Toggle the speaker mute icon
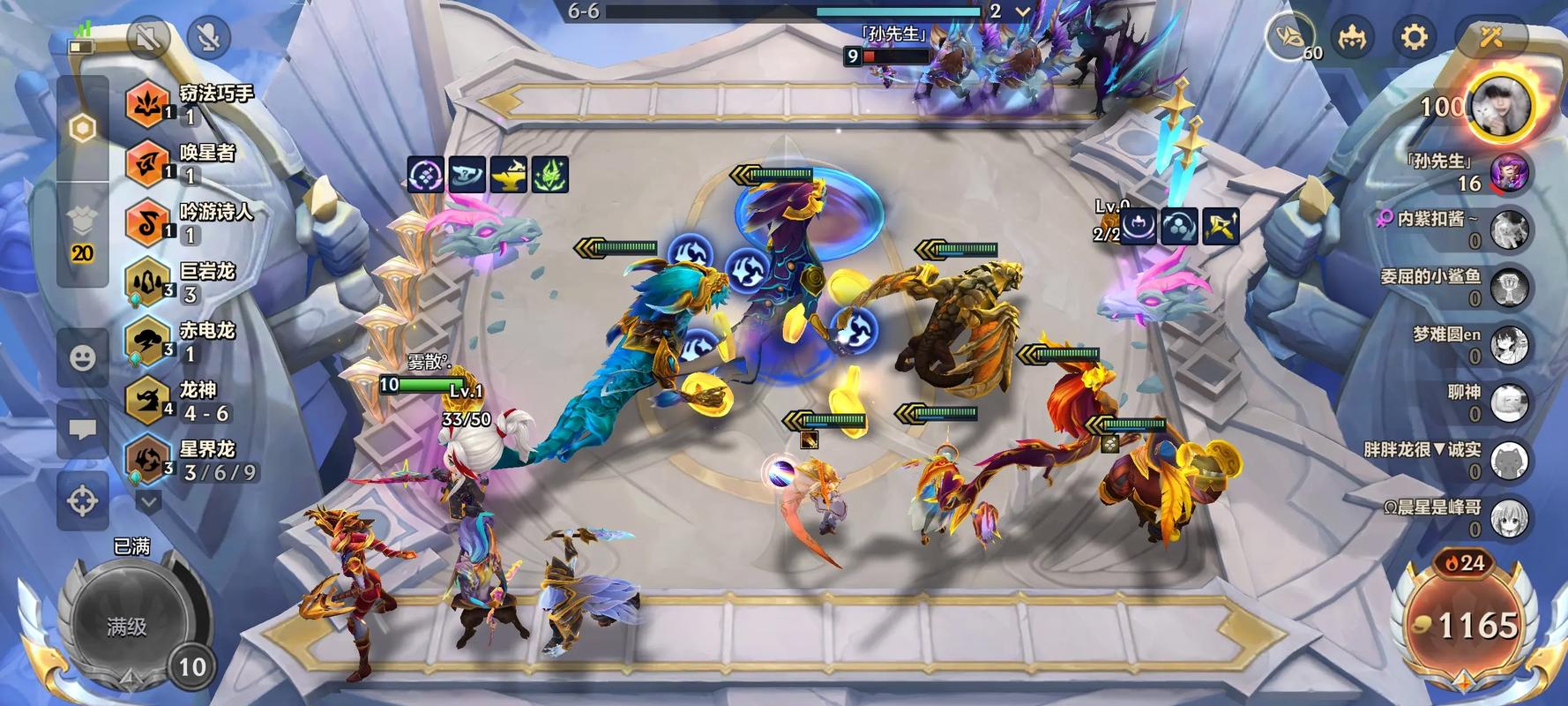This screenshot has height=706, width=1568. [148, 37]
